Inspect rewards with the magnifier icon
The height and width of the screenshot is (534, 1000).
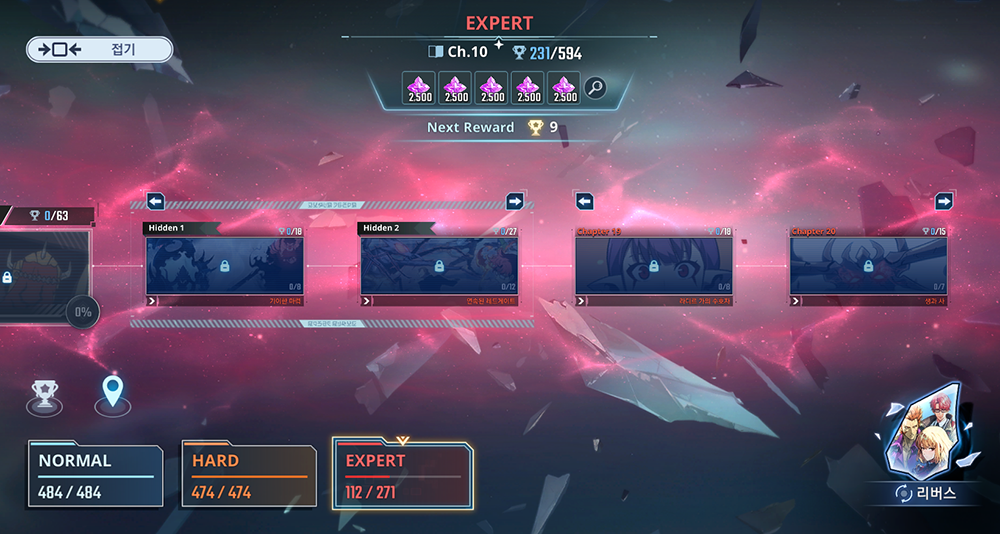coord(595,88)
